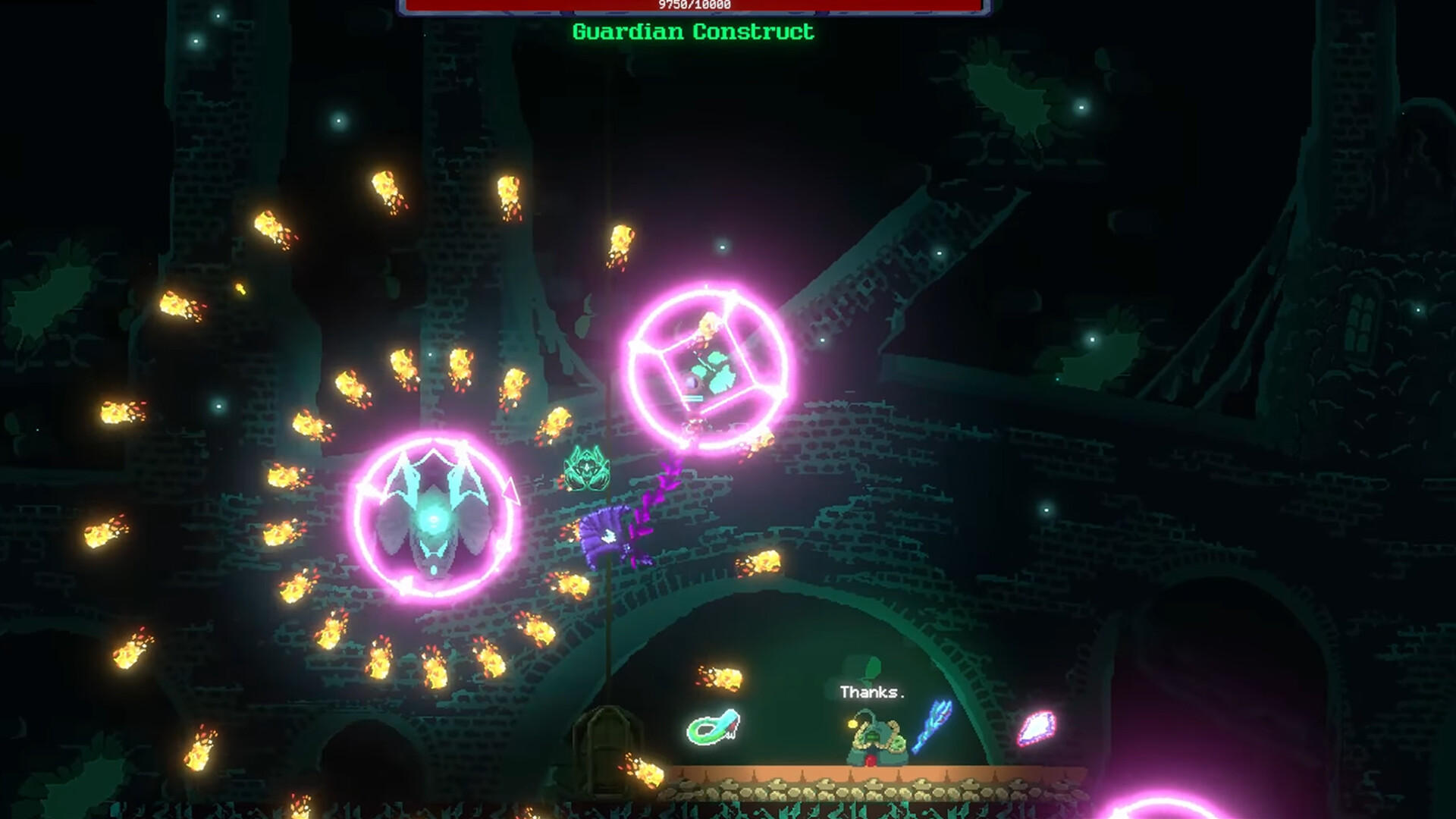Viewport: 1456px width, 819px height.
Task: Click the Thanks speech bubble
Action: click(871, 692)
